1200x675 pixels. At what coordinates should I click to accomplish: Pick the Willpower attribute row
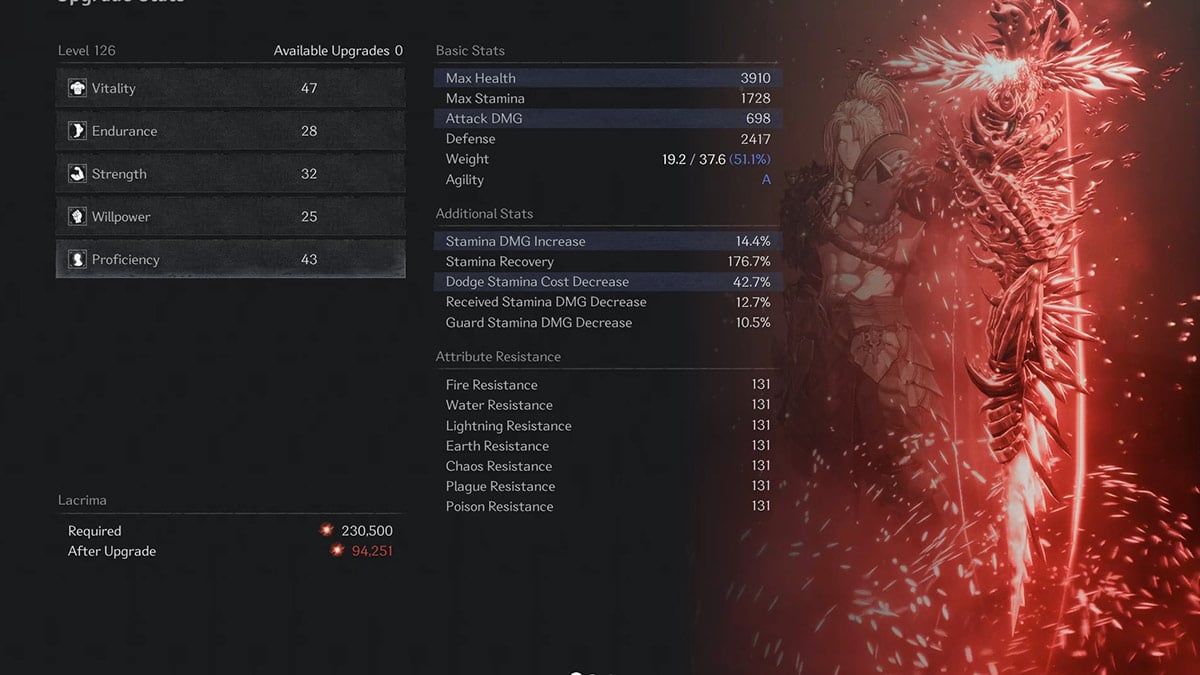coord(230,217)
